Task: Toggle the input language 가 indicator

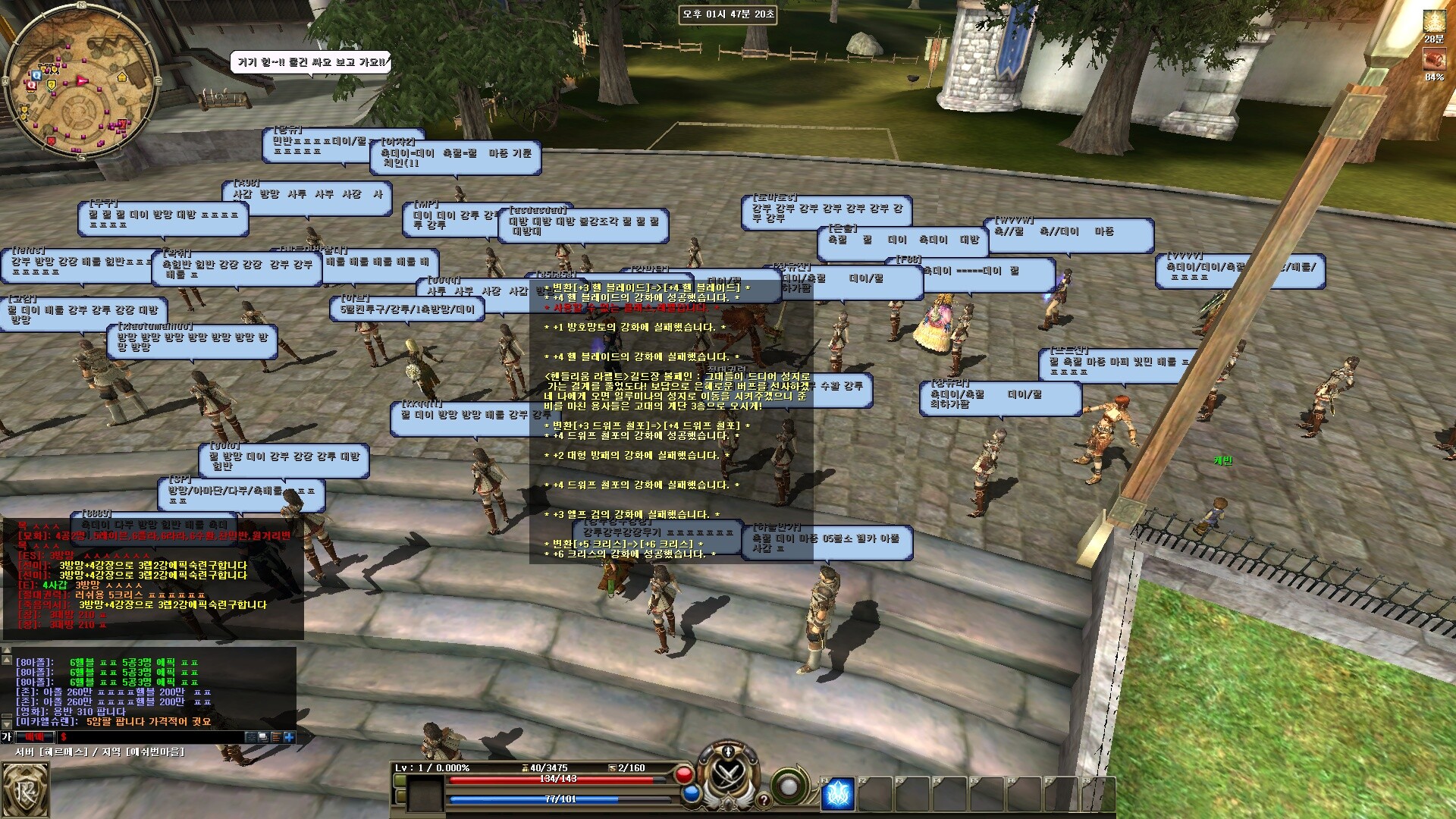Action: click(7, 737)
